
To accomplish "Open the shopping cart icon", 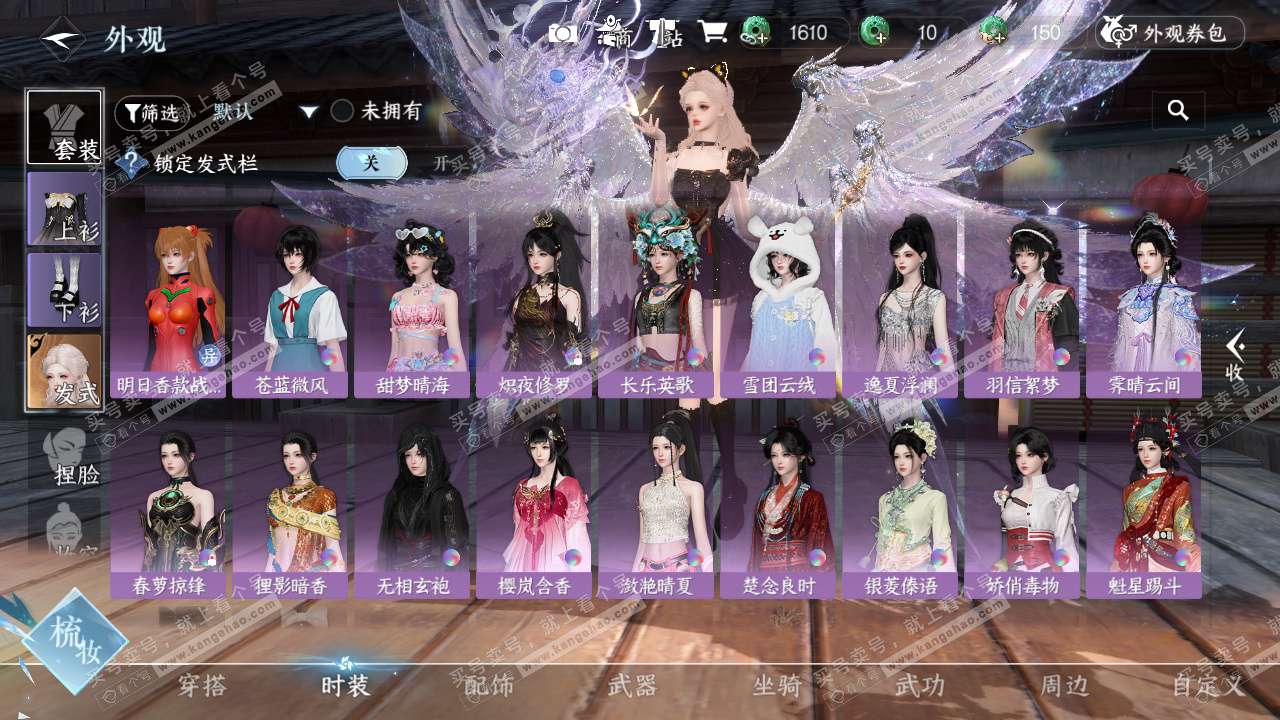I will [x=712, y=33].
